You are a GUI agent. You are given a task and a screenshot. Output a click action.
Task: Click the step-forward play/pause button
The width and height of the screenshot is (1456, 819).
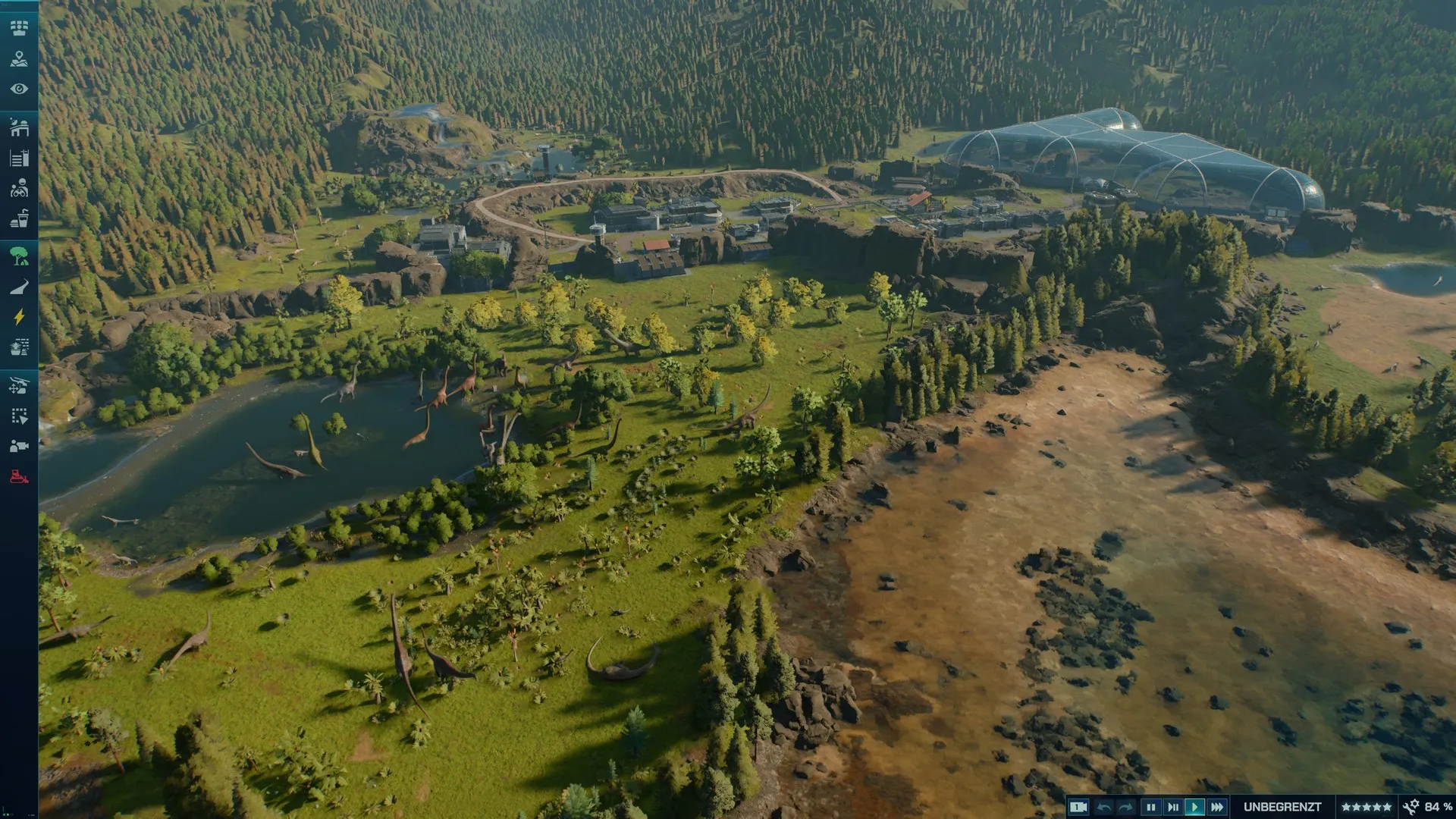coord(1173,807)
